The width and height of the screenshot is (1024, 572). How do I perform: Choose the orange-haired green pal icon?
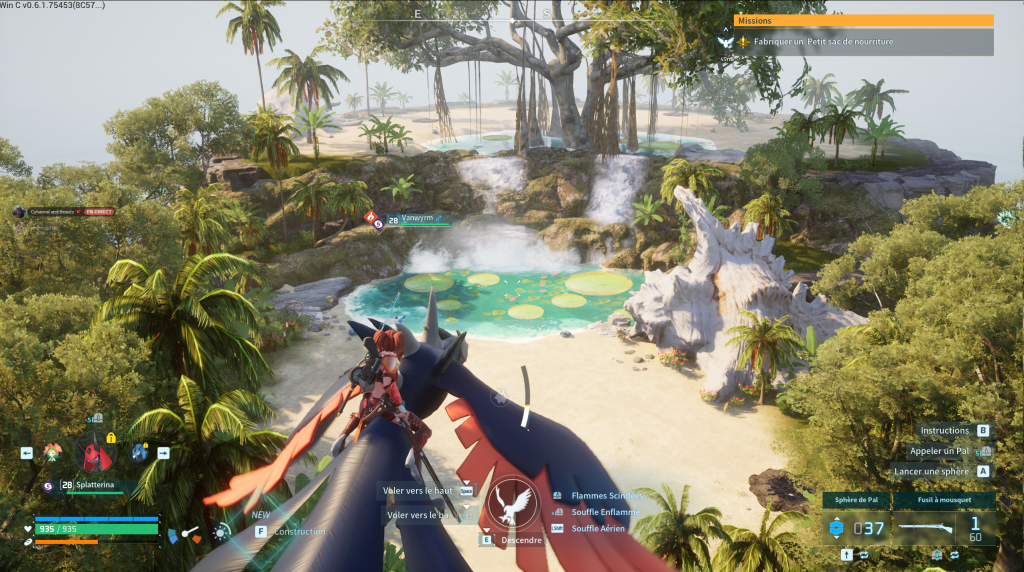52,453
